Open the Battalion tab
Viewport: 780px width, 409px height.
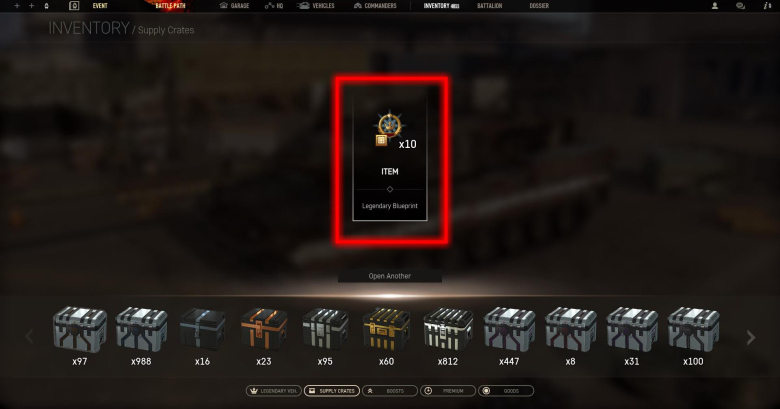coord(490,6)
